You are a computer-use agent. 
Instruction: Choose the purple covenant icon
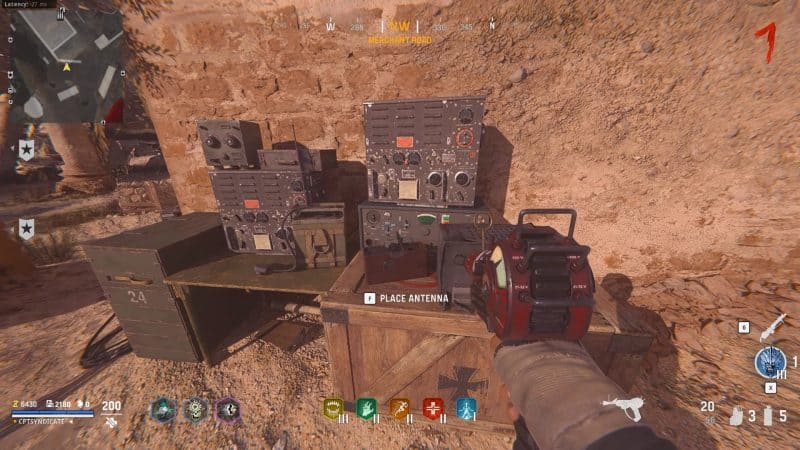[229, 409]
